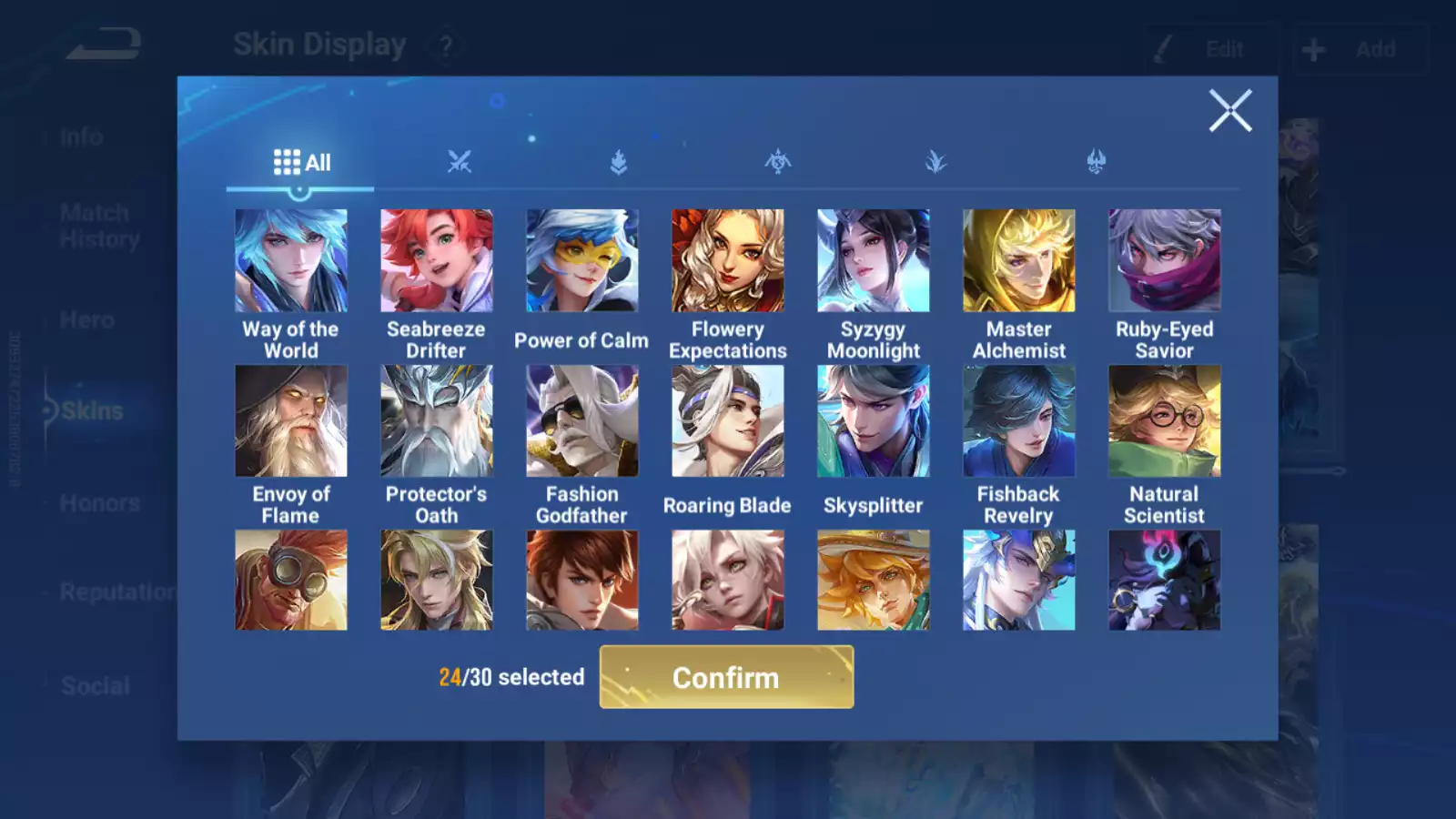This screenshot has height=819, width=1456.
Task: Select the Roaring Blade skin thumbnail
Action: (727, 420)
